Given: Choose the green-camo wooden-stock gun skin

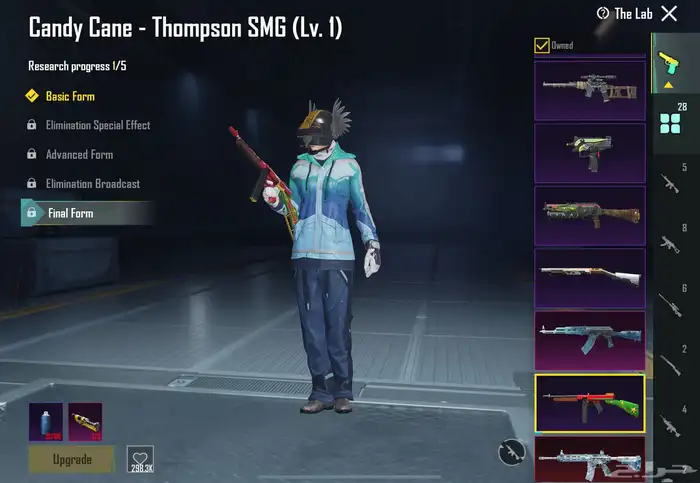Looking at the screenshot, I should [589, 214].
